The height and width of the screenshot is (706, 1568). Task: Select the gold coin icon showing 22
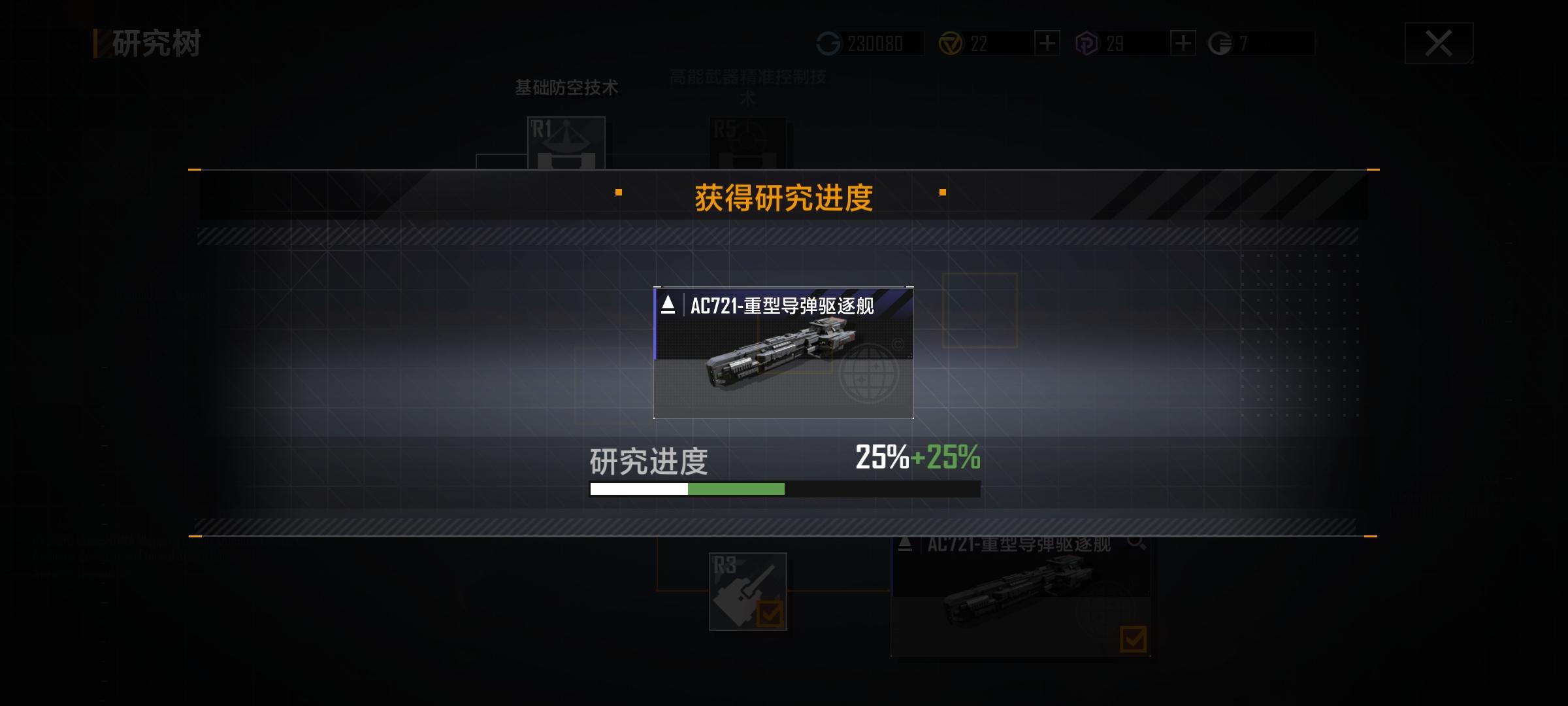point(952,44)
